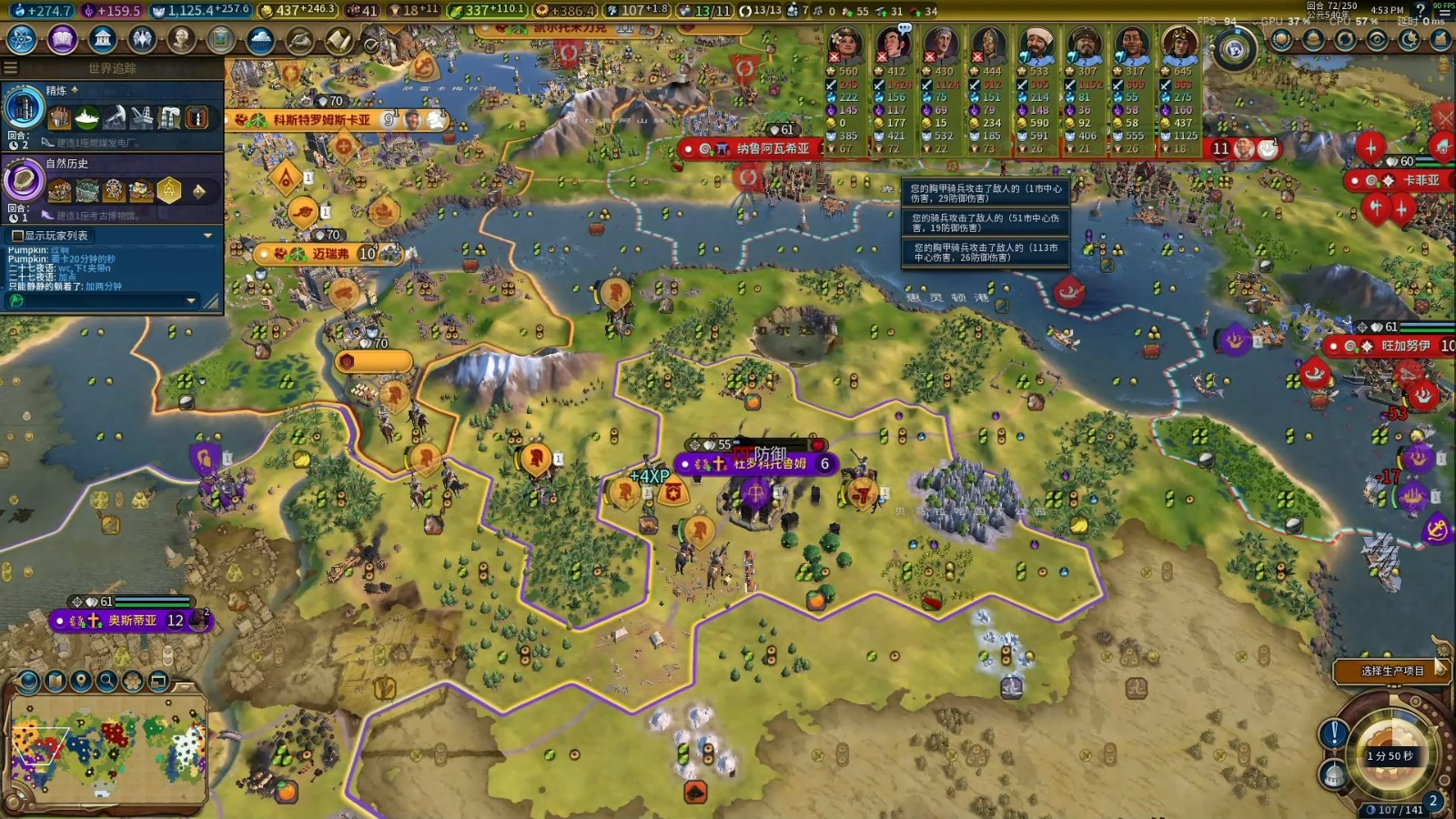
Task: Open the government building icon
Action: tap(103, 39)
